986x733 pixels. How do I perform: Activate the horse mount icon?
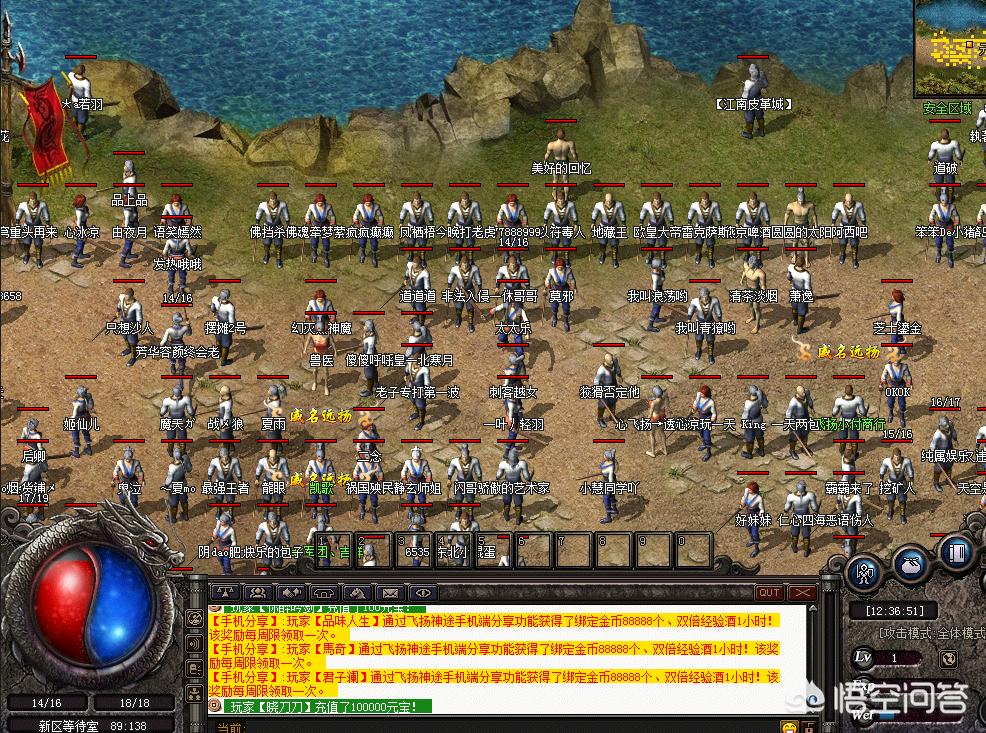pyautogui.click(x=357, y=592)
